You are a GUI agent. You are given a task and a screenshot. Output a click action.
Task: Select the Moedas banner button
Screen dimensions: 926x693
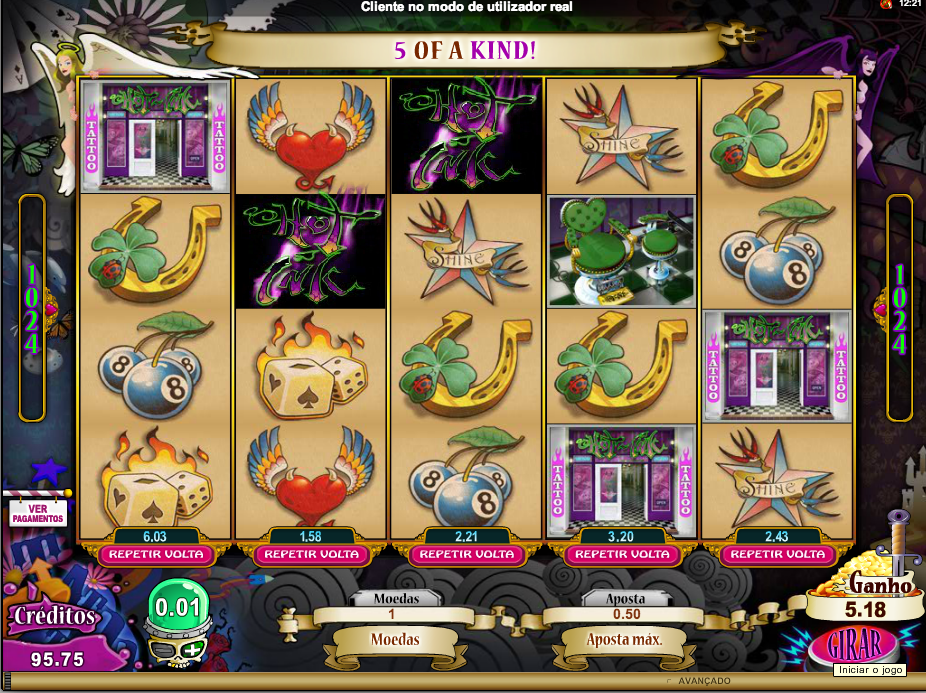pyautogui.click(x=394, y=639)
